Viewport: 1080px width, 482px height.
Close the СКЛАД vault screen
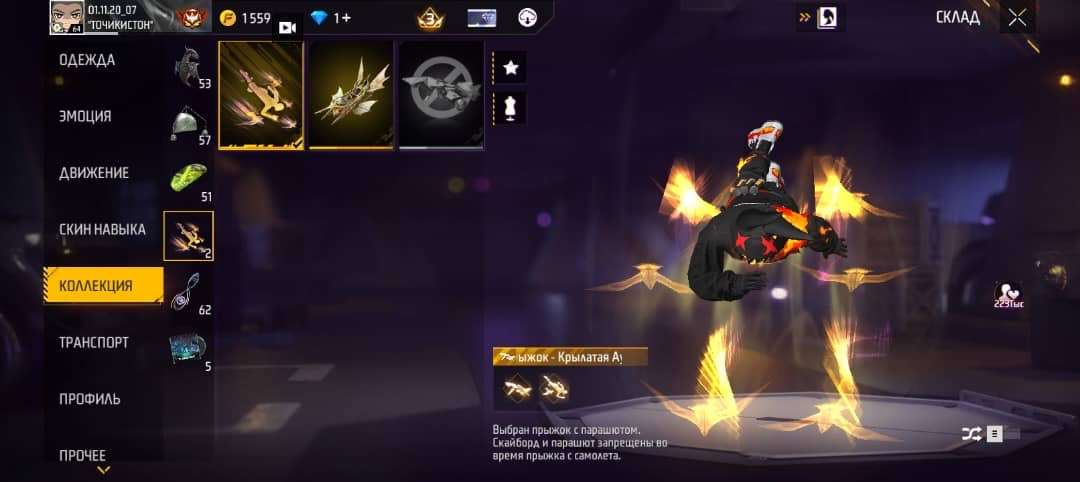pyautogui.click(x=1017, y=17)
